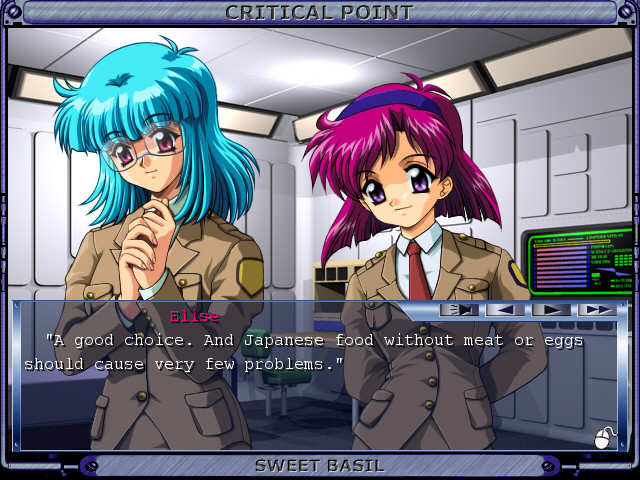Screen dimensions: 640x480
Task: Go back with the left arrow button
Action: (x=505, y=310)
